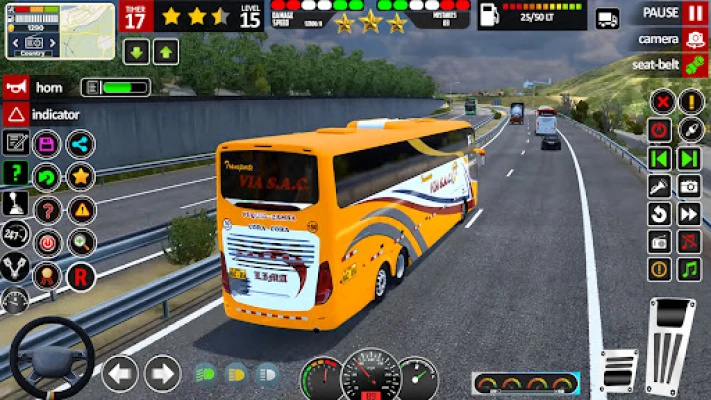Open the blue share icon
This screenshot has height=400, width=711.
pyautogui.click(x=81, y=144)
